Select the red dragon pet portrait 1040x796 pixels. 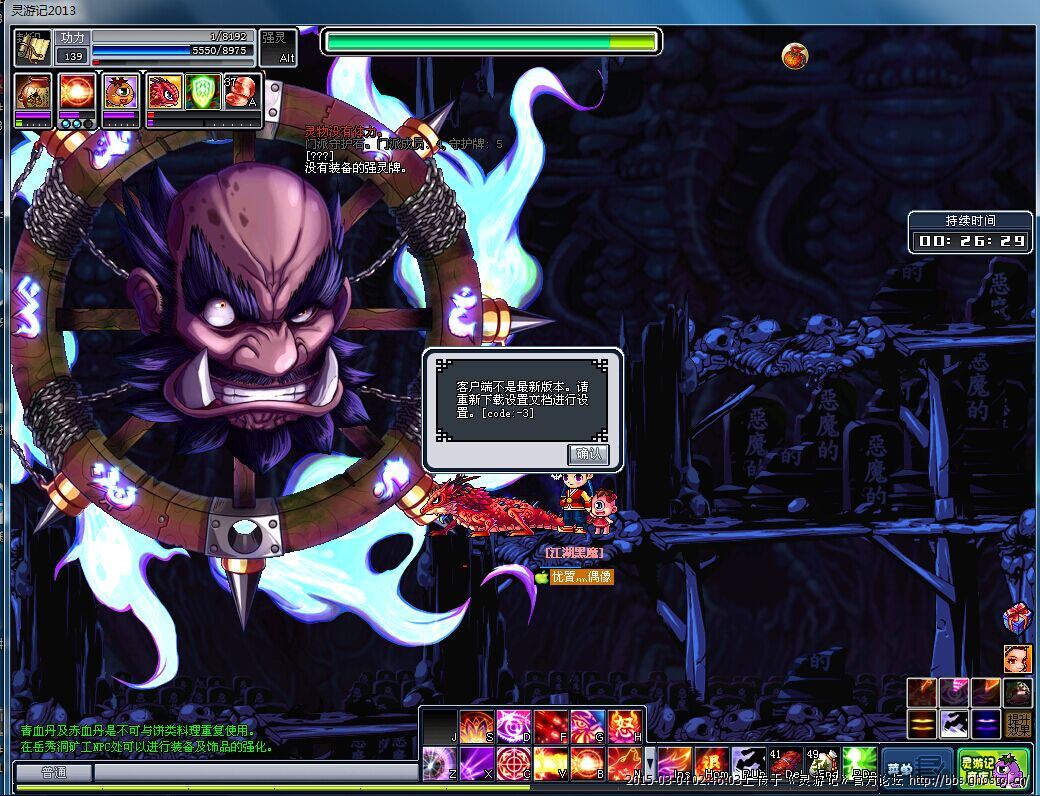[x=165, y=93]
